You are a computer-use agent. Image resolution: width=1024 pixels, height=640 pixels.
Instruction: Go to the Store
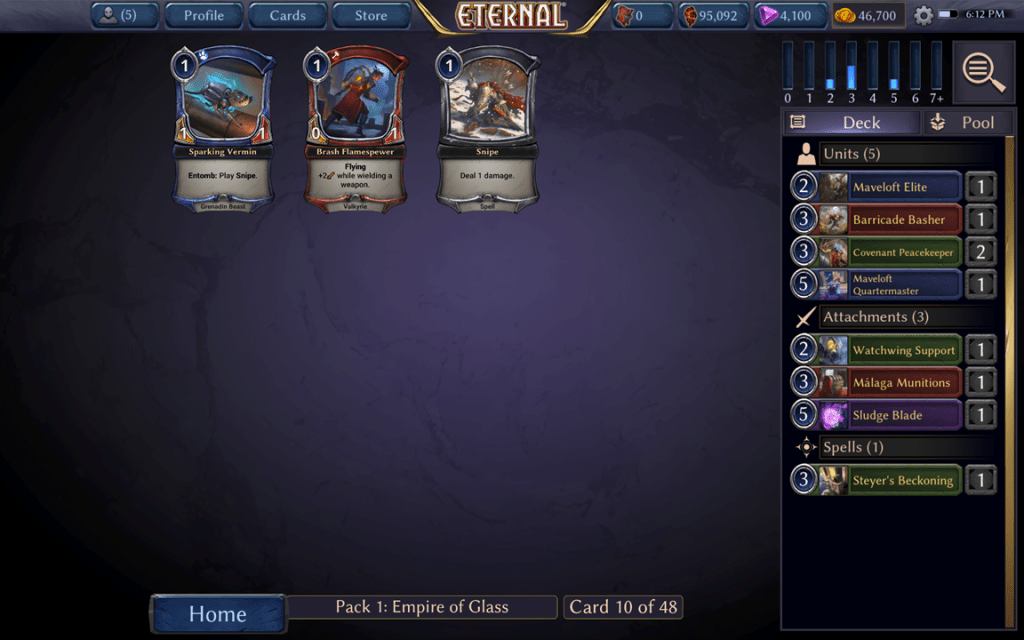371,15
